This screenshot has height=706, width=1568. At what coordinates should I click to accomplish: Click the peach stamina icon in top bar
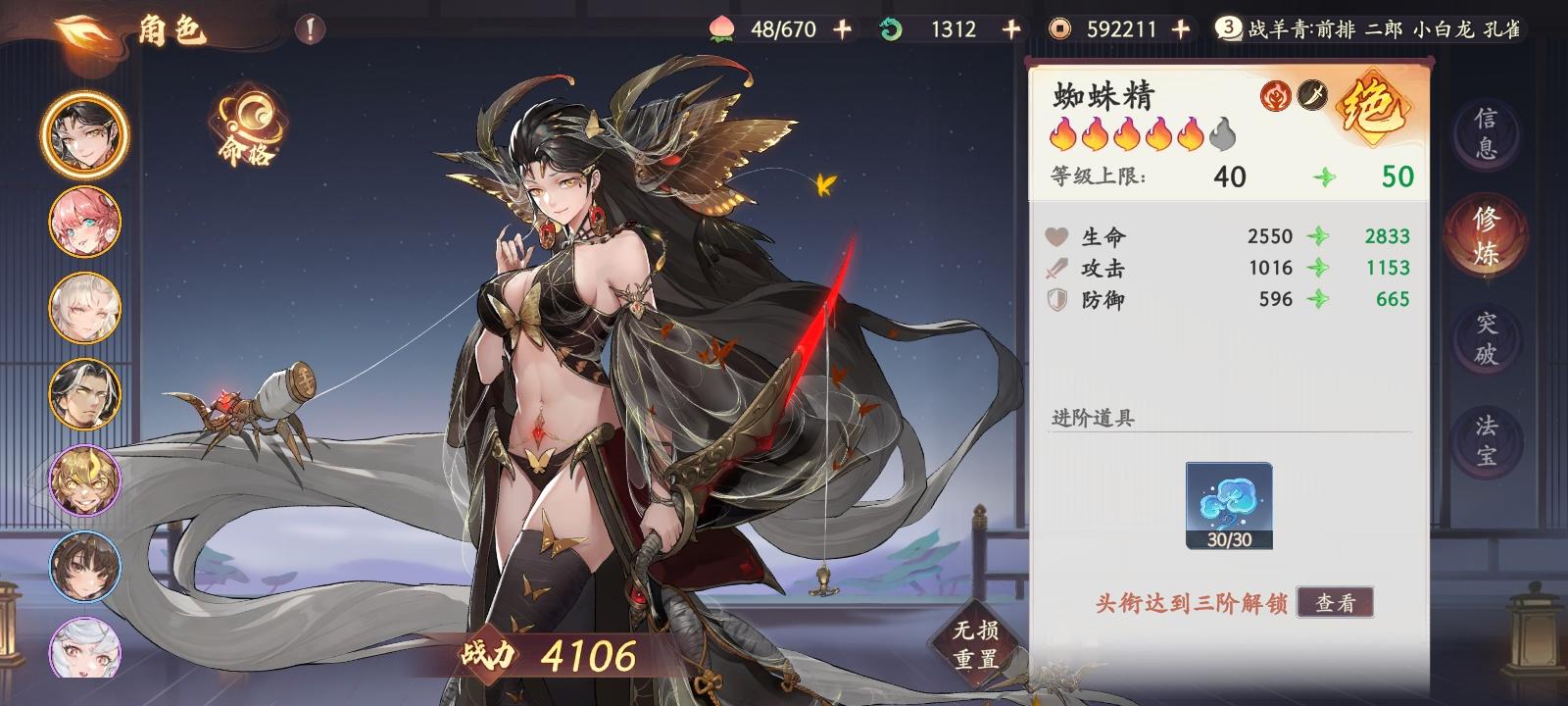tap(723, 29)
